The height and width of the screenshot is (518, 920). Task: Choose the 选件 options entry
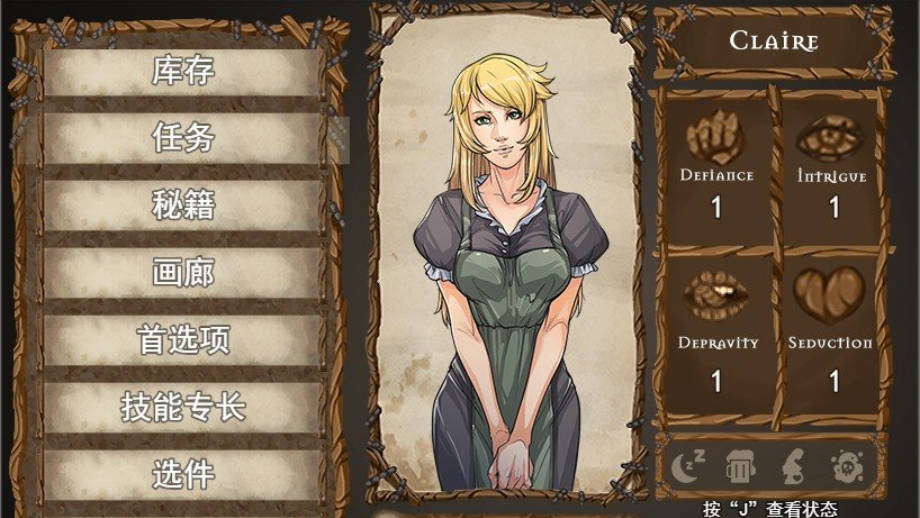click(x=183, y=473)
